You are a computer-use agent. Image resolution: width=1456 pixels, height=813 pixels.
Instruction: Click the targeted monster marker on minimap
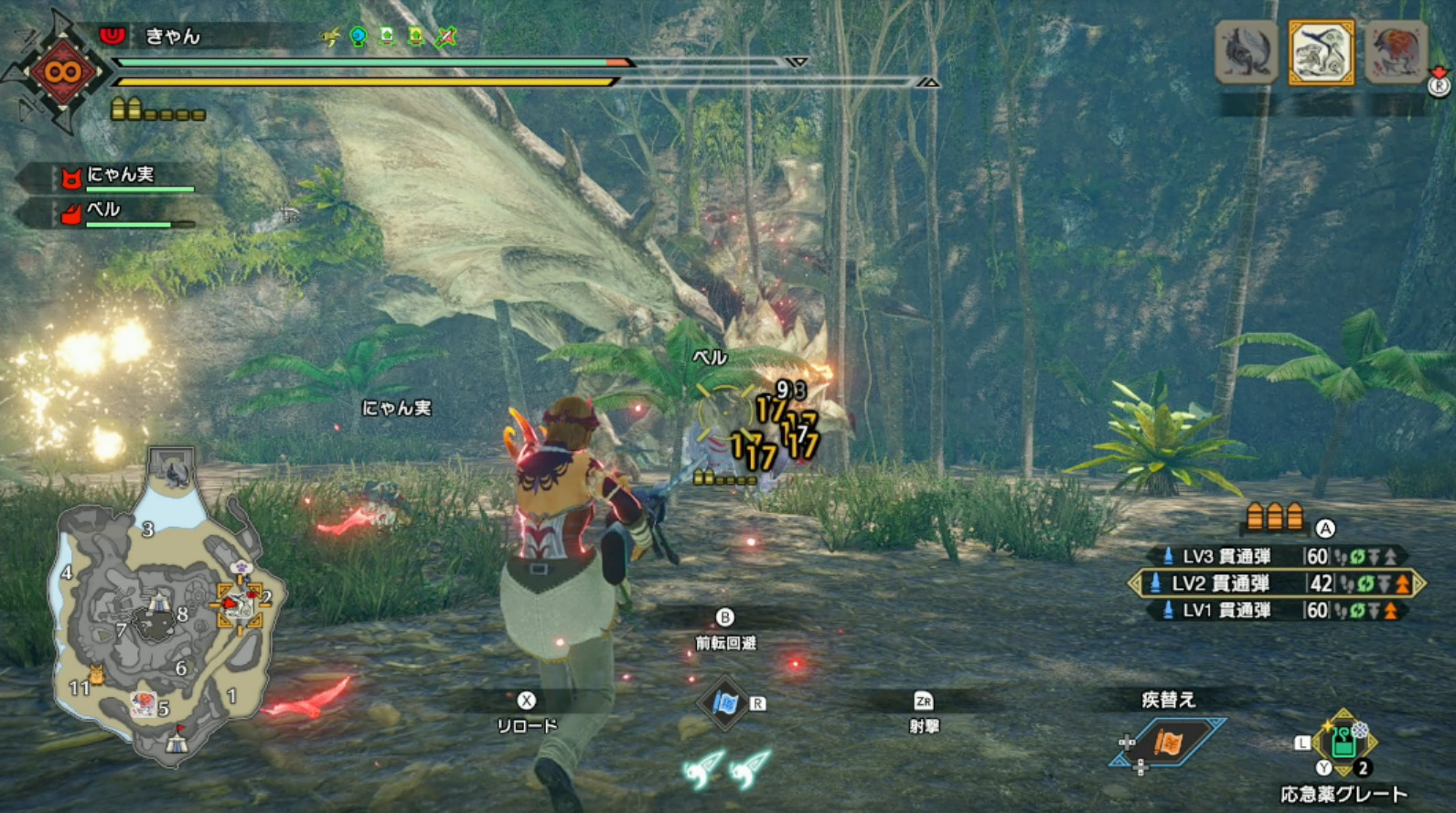click(x=240, y=604)
